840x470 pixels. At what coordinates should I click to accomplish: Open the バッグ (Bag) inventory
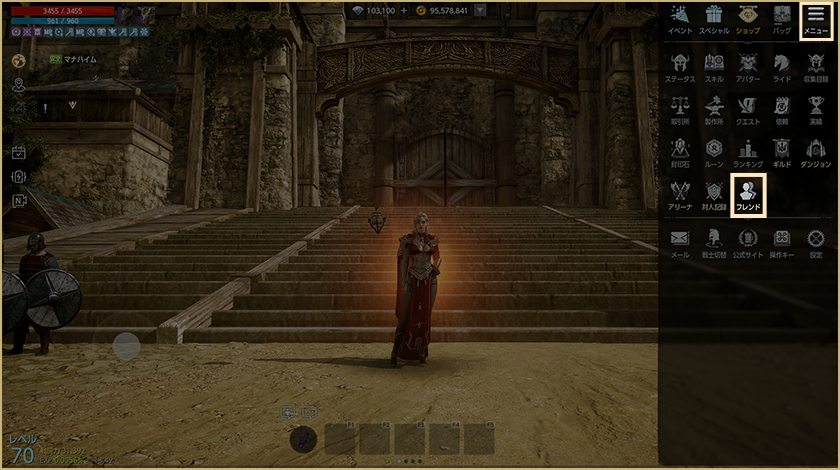[x=782, y=19]
